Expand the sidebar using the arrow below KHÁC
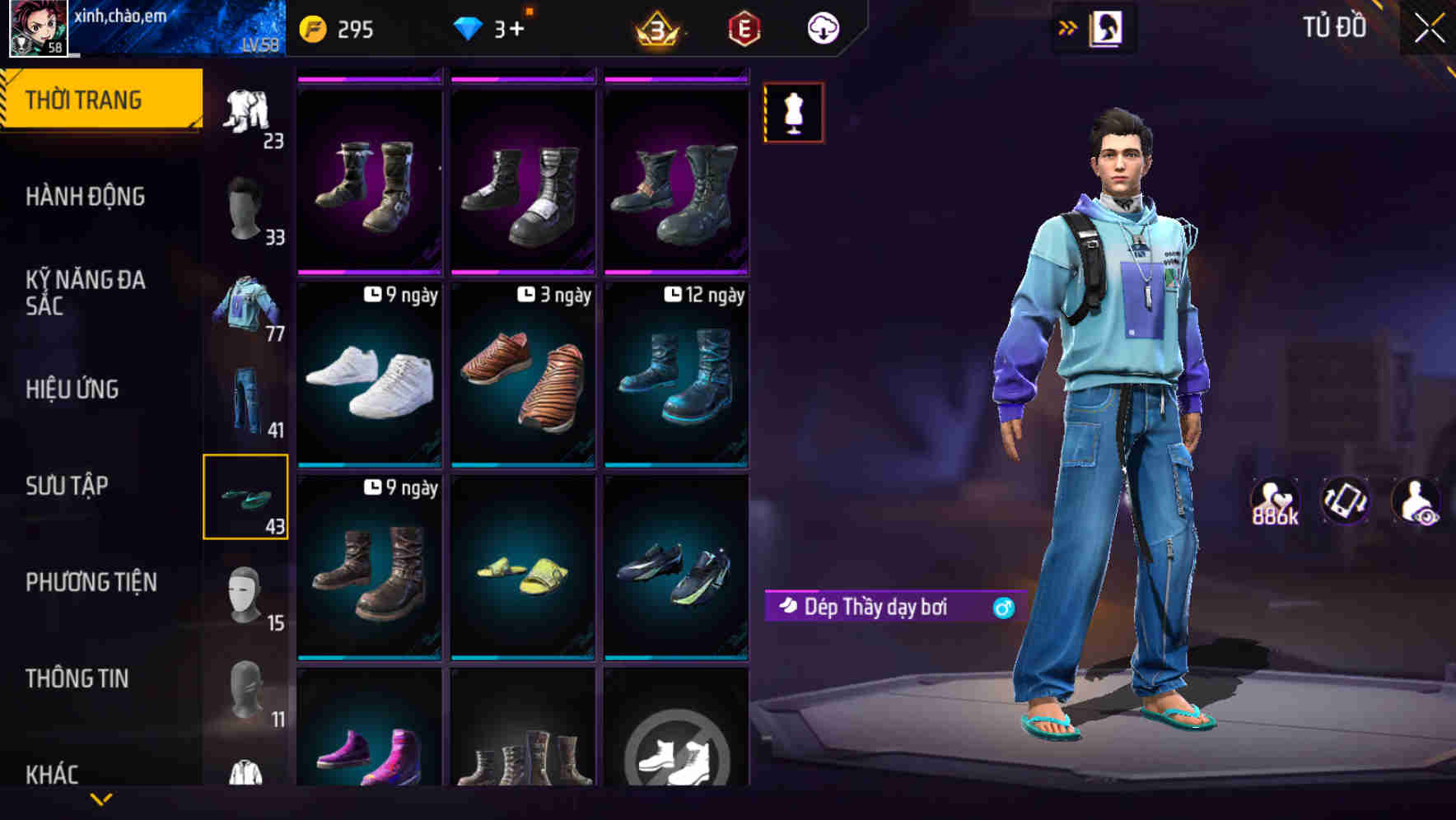Image resolution: width=1456 pixels, height=820 pixels. click(x=101, y=798)
